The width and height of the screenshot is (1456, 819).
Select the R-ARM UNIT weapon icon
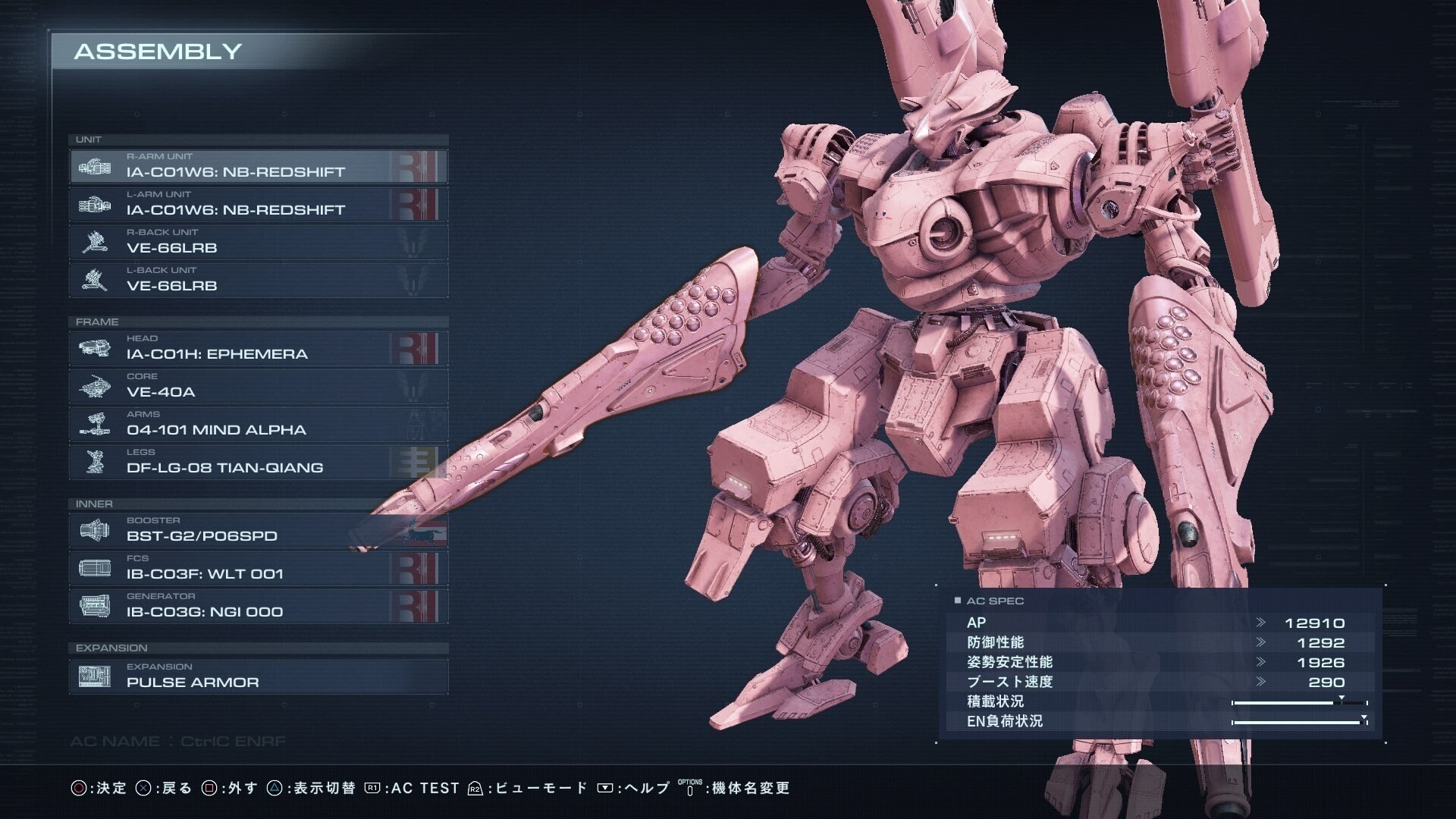coord(95,166)
